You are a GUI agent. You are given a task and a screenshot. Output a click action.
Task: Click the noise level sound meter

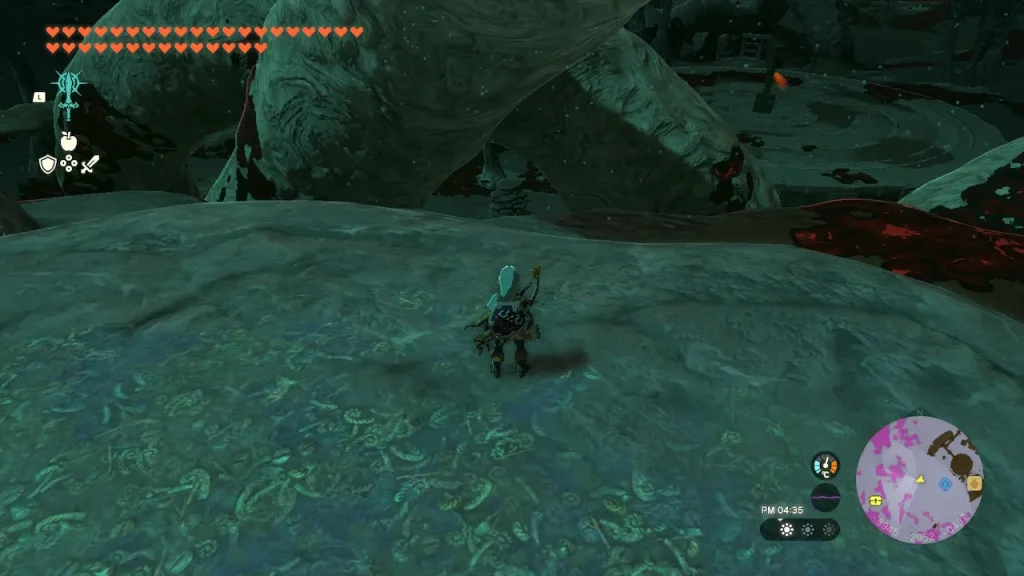pyautogui.click(x=825, y=497)
